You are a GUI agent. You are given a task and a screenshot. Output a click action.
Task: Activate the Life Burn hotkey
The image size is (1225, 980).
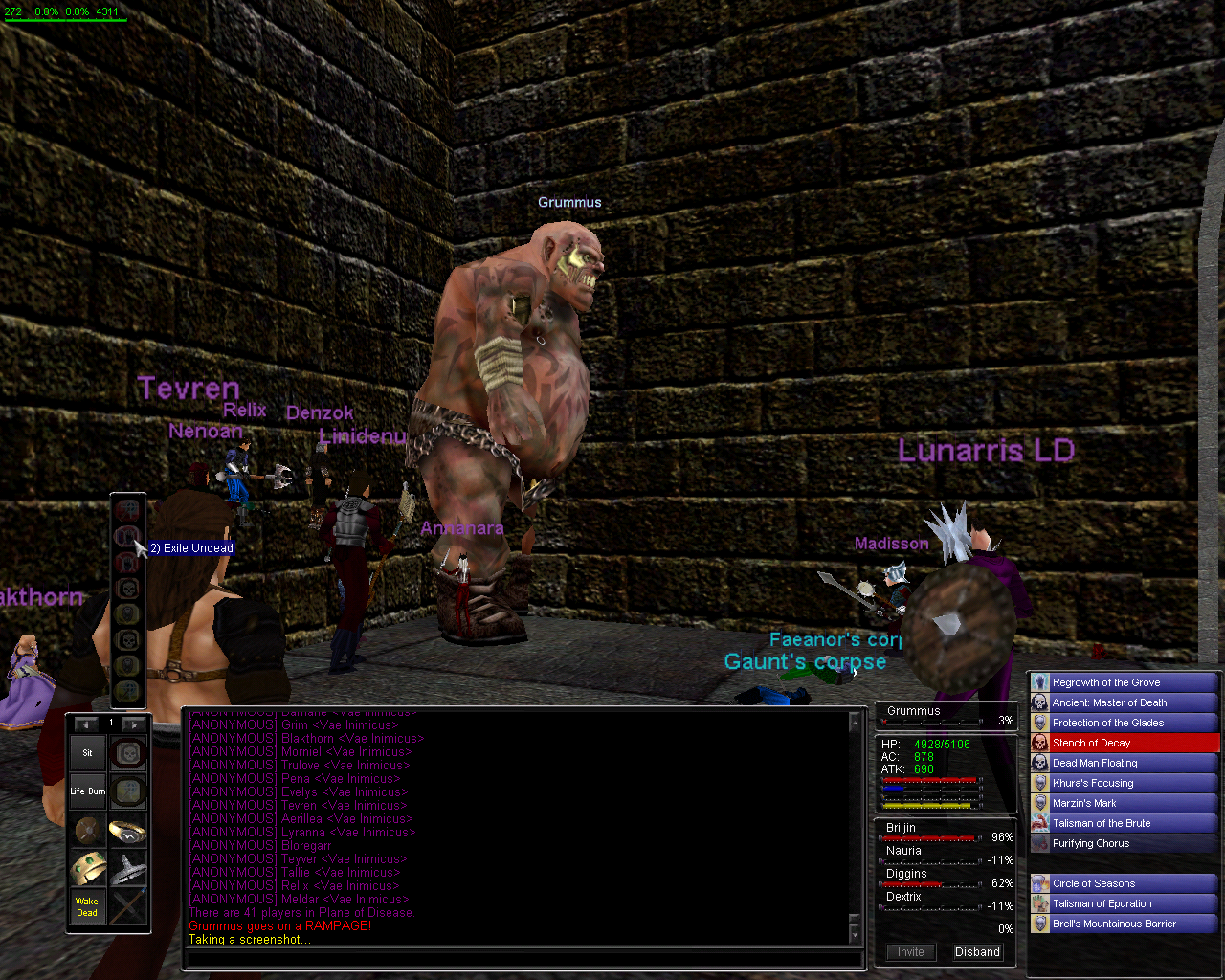87,791
